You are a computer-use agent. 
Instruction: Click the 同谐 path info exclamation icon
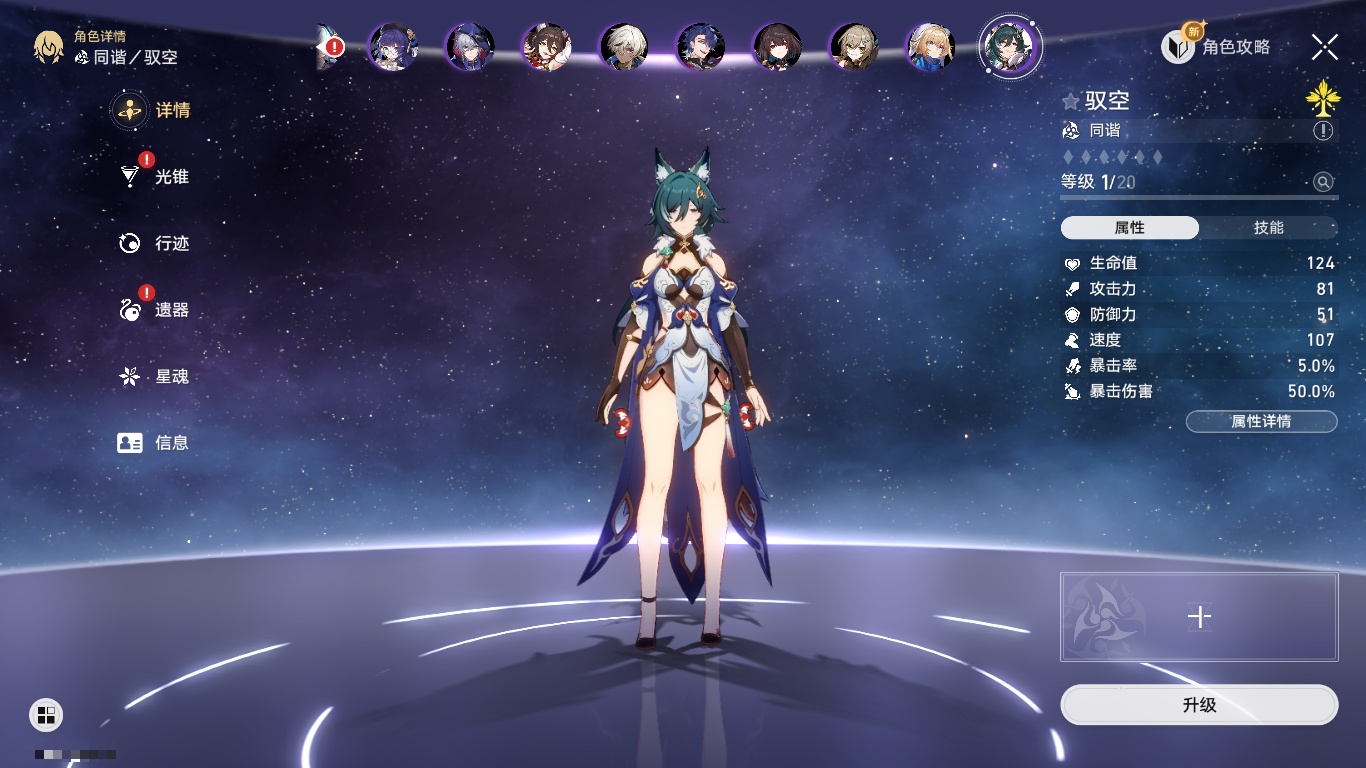pos(1323,131)
